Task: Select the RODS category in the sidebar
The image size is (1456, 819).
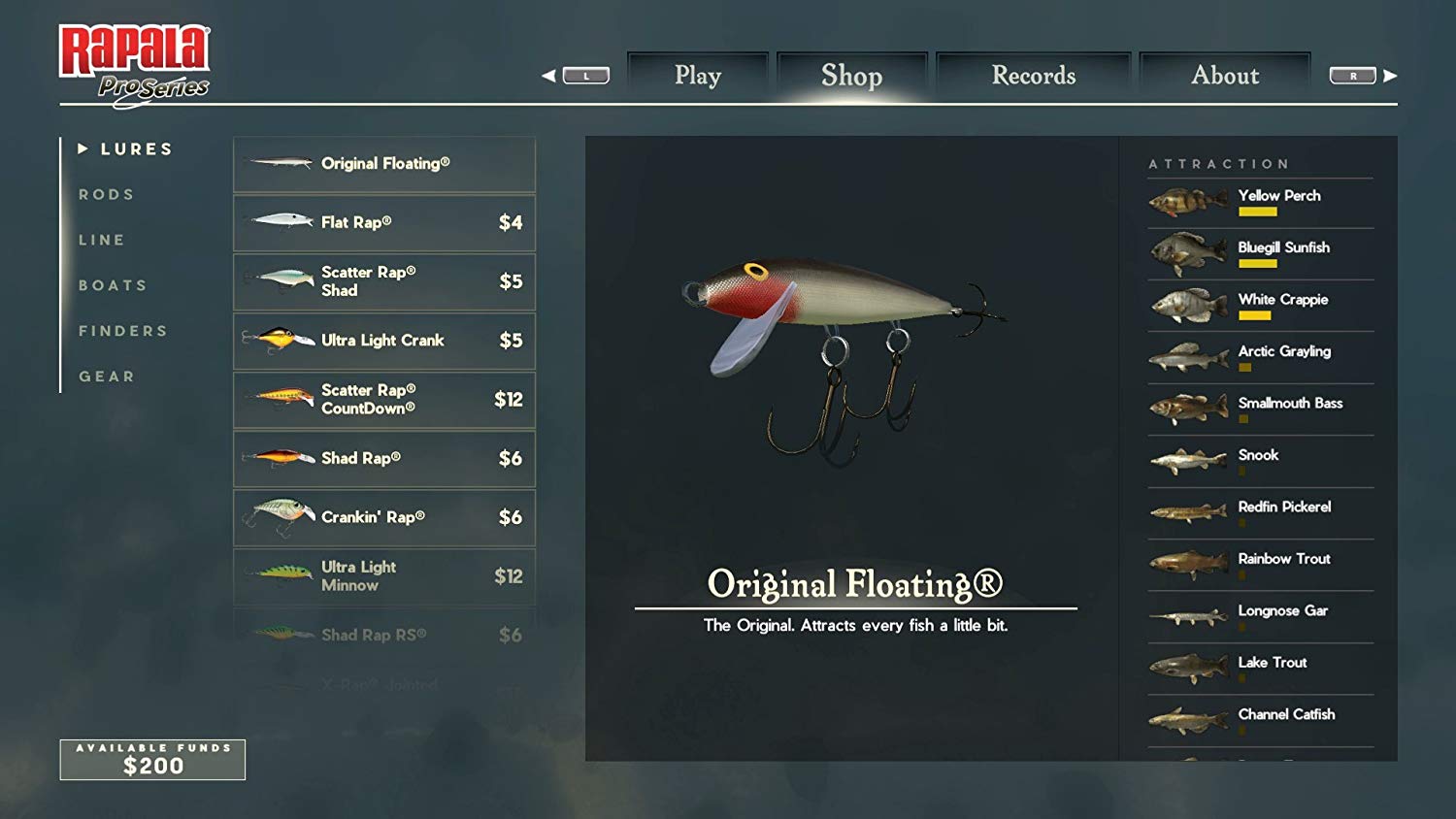Action: (108, 194)
